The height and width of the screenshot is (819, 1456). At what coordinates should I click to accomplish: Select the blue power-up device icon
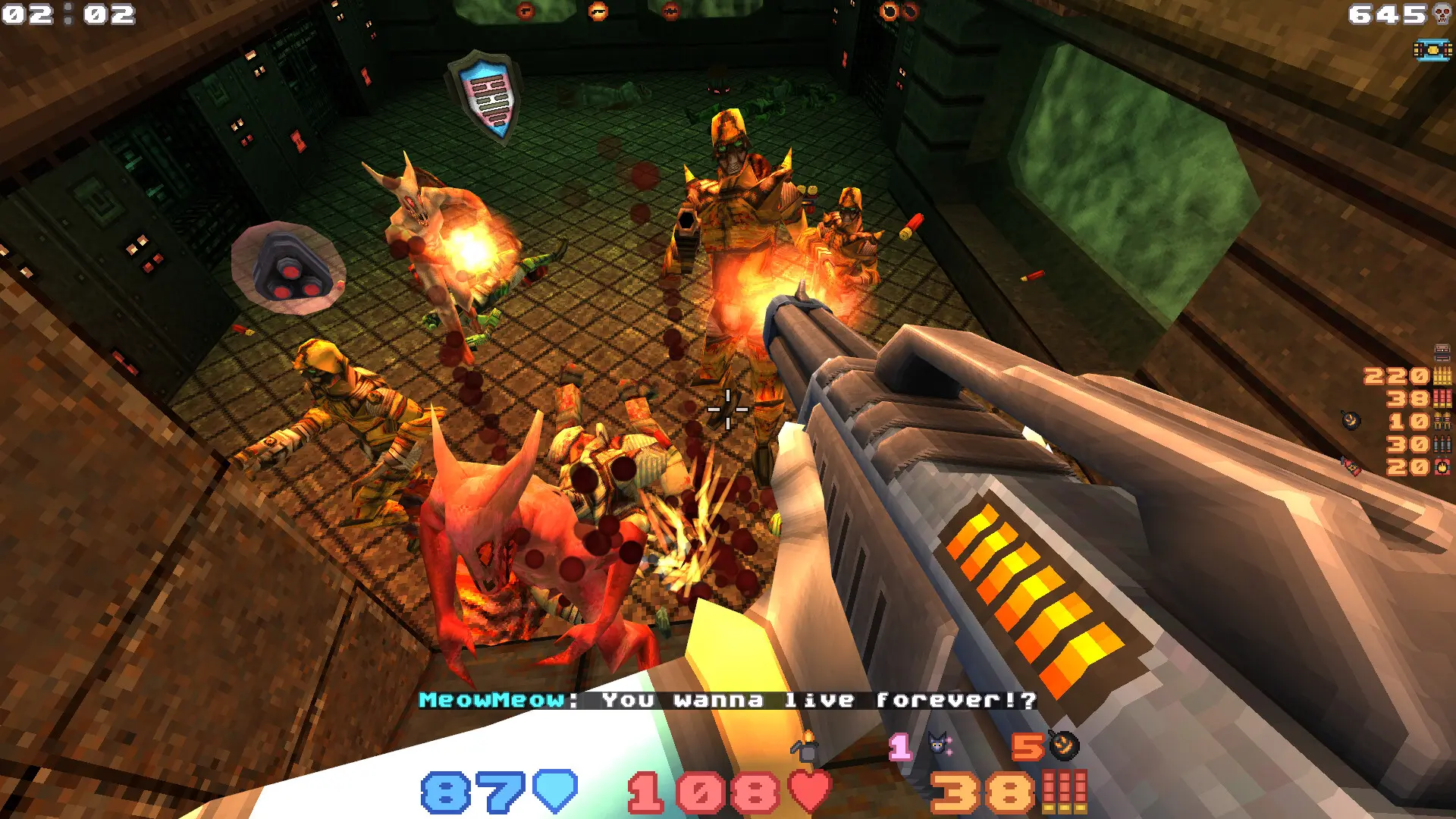(x=1432, y=50)
